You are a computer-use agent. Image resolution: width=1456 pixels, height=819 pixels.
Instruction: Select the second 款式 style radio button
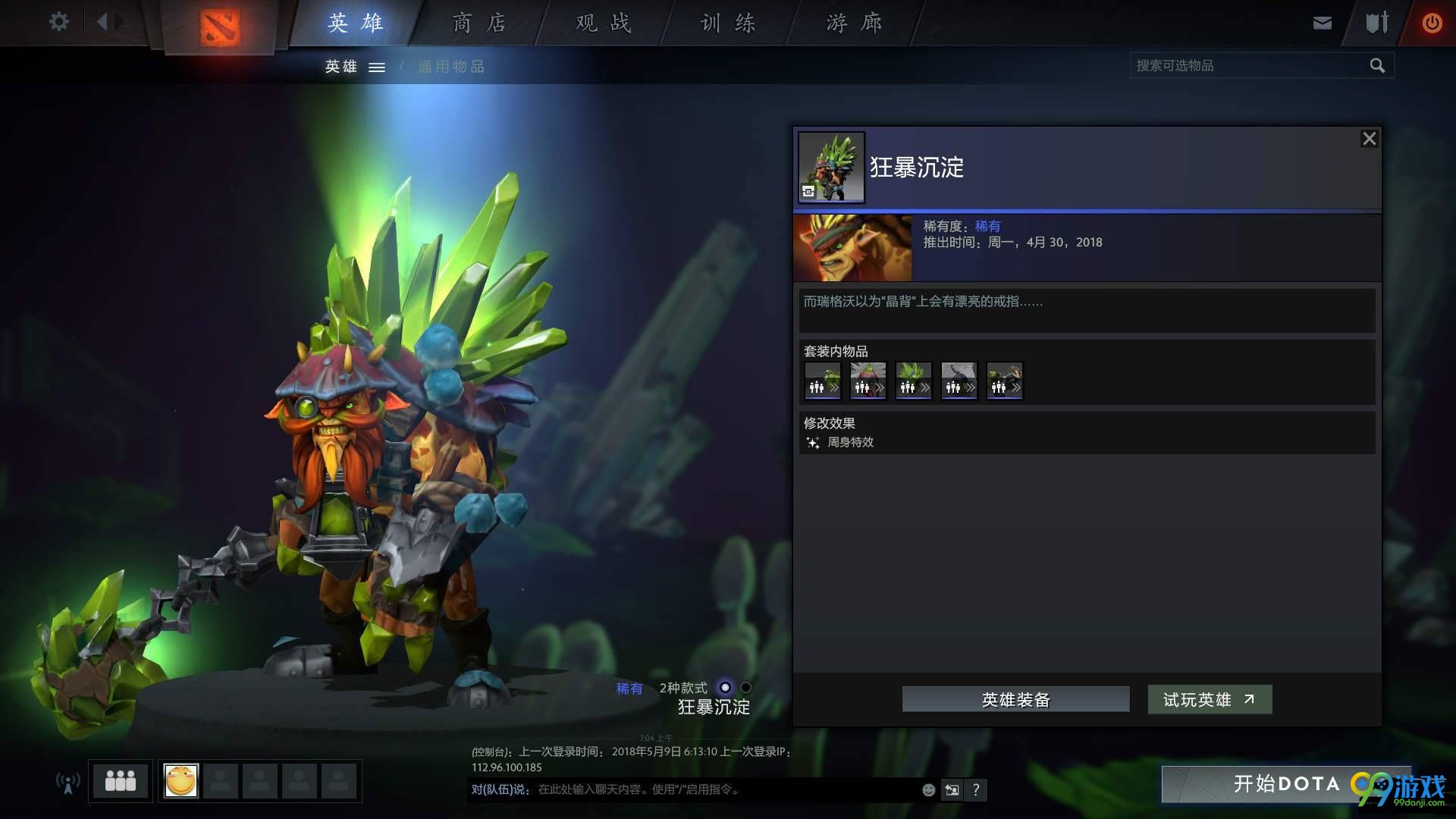pos(745,688)
